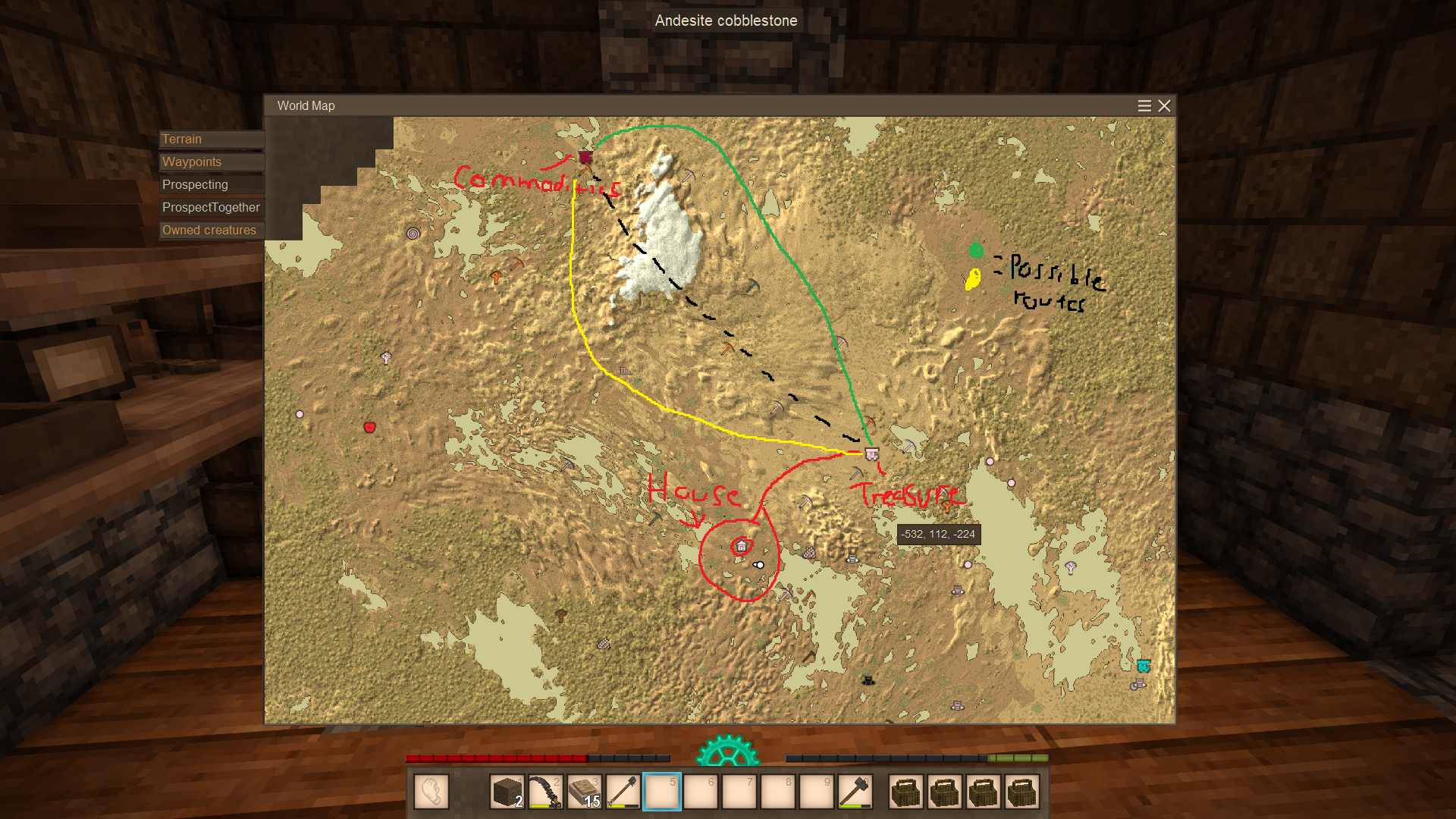The image size is (1456, 819).
Task: Click the teal gear above the hotbar
Action: (727, 751)
